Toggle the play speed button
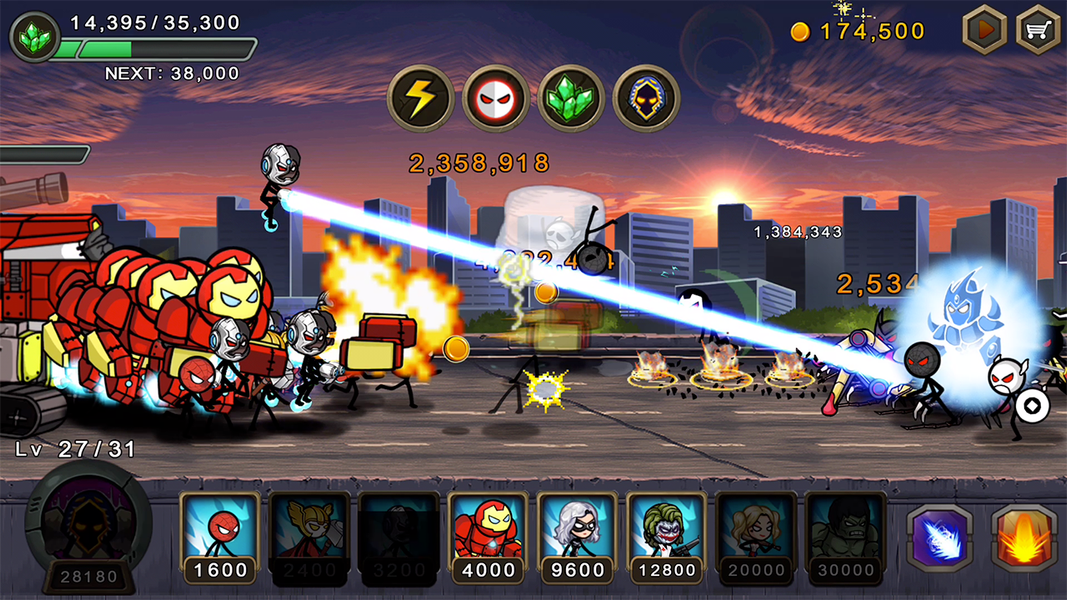The height and width of the screenshot is (600, 1067). [x=984, y=30]
